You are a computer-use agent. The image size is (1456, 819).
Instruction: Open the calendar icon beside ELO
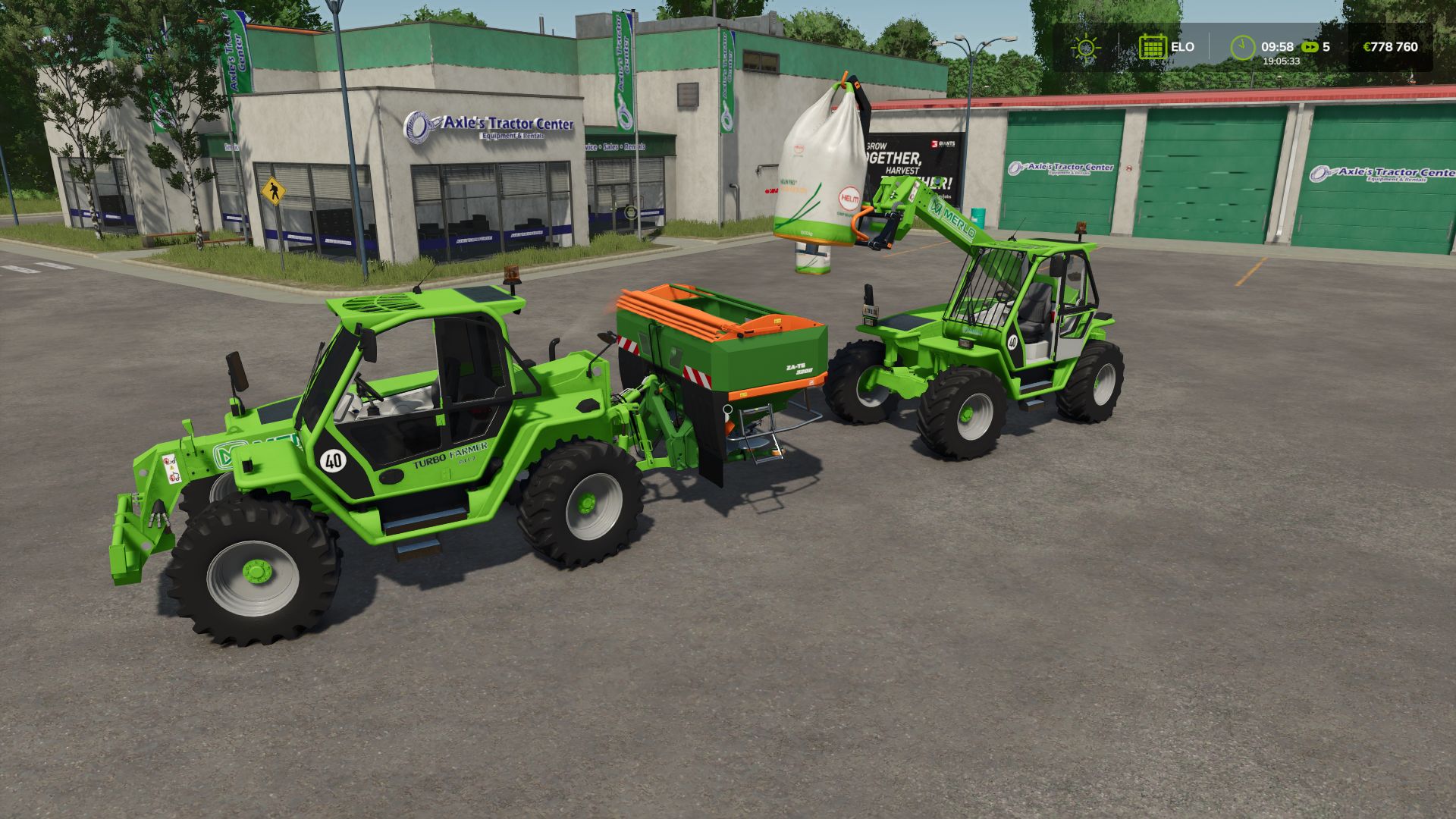pyautogui.click(x=1153, y=47)
